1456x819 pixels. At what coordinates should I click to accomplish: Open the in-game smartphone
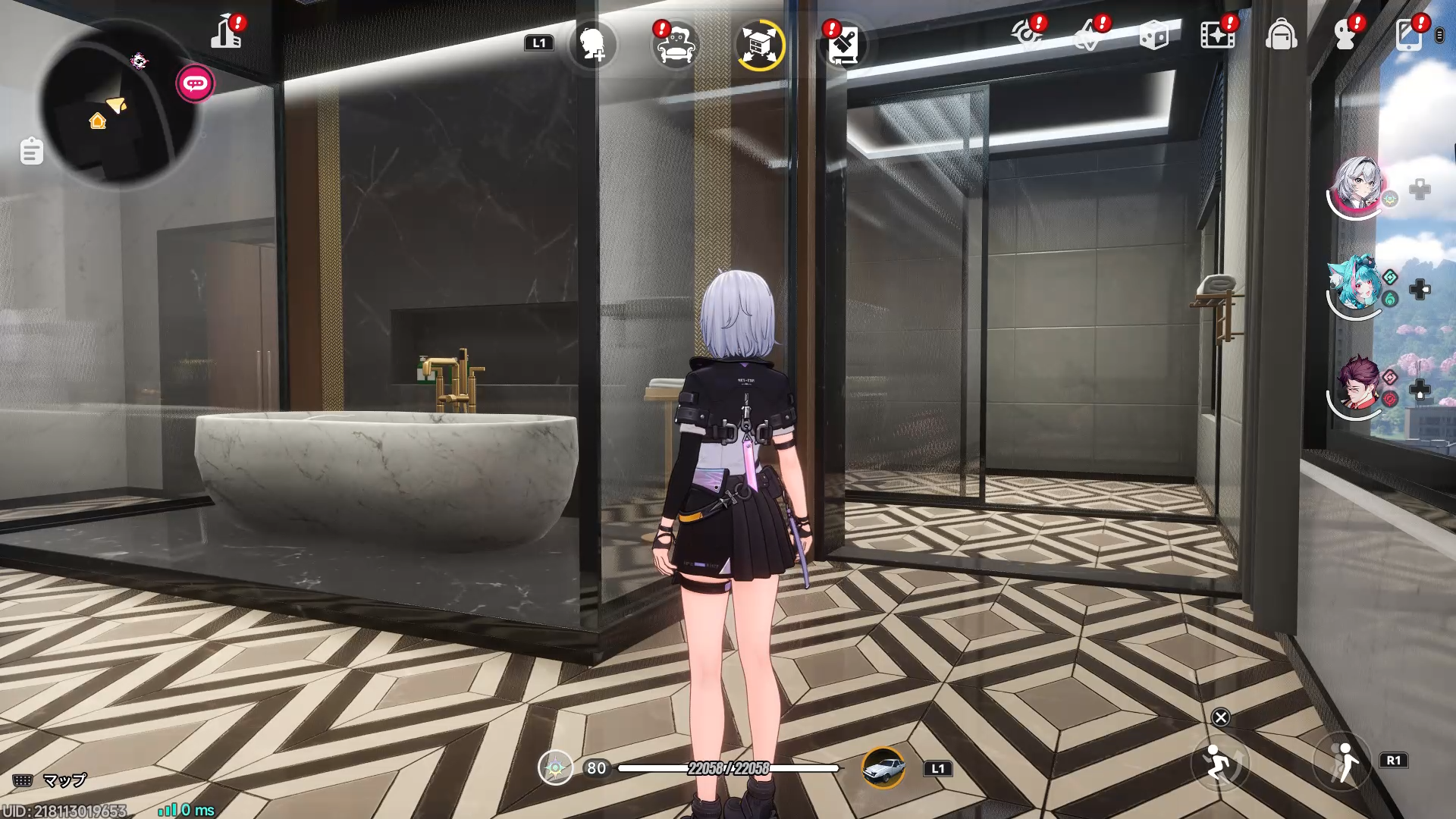pyautogui.click(x=1410, y=34)
